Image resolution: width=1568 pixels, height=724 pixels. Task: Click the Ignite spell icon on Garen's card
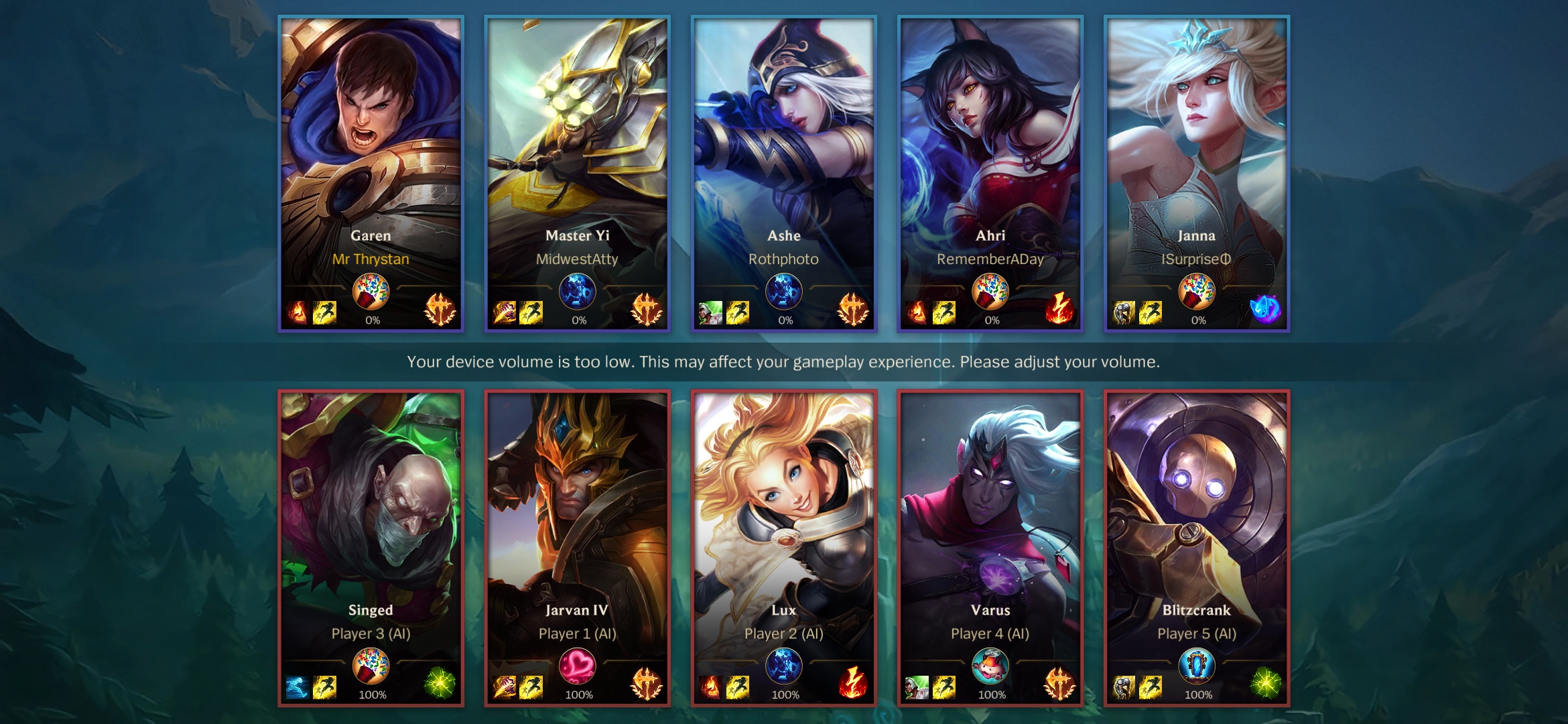298,312
